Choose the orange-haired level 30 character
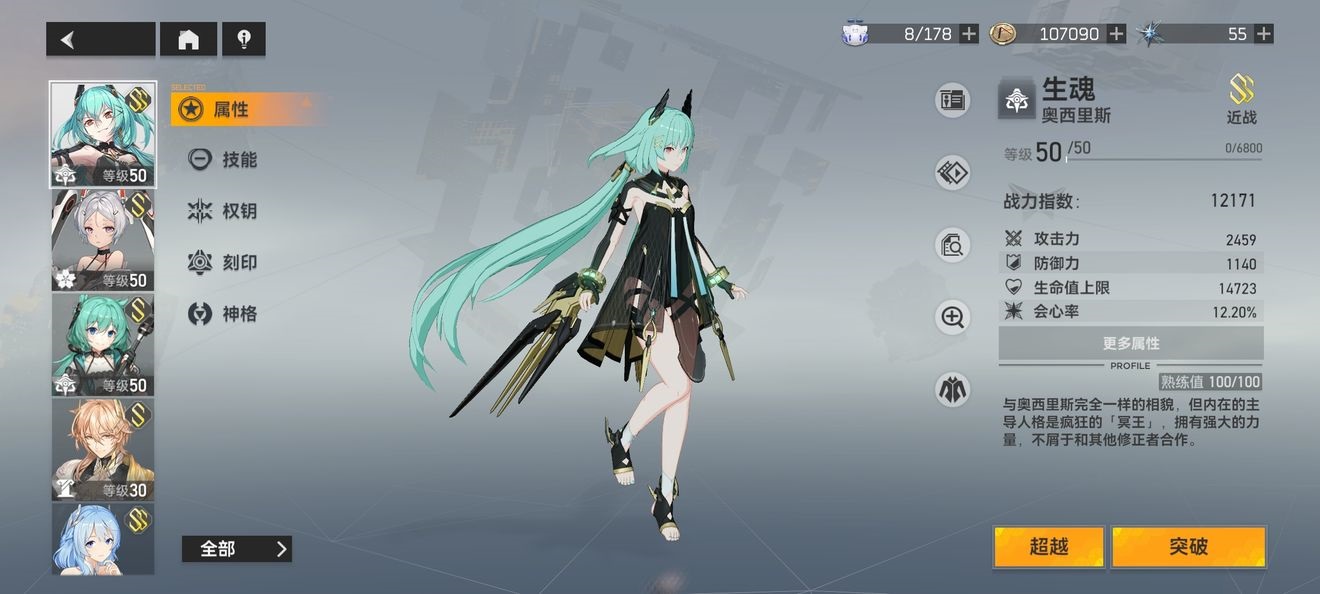This screenshot has width=1320, height=594. 103,449
